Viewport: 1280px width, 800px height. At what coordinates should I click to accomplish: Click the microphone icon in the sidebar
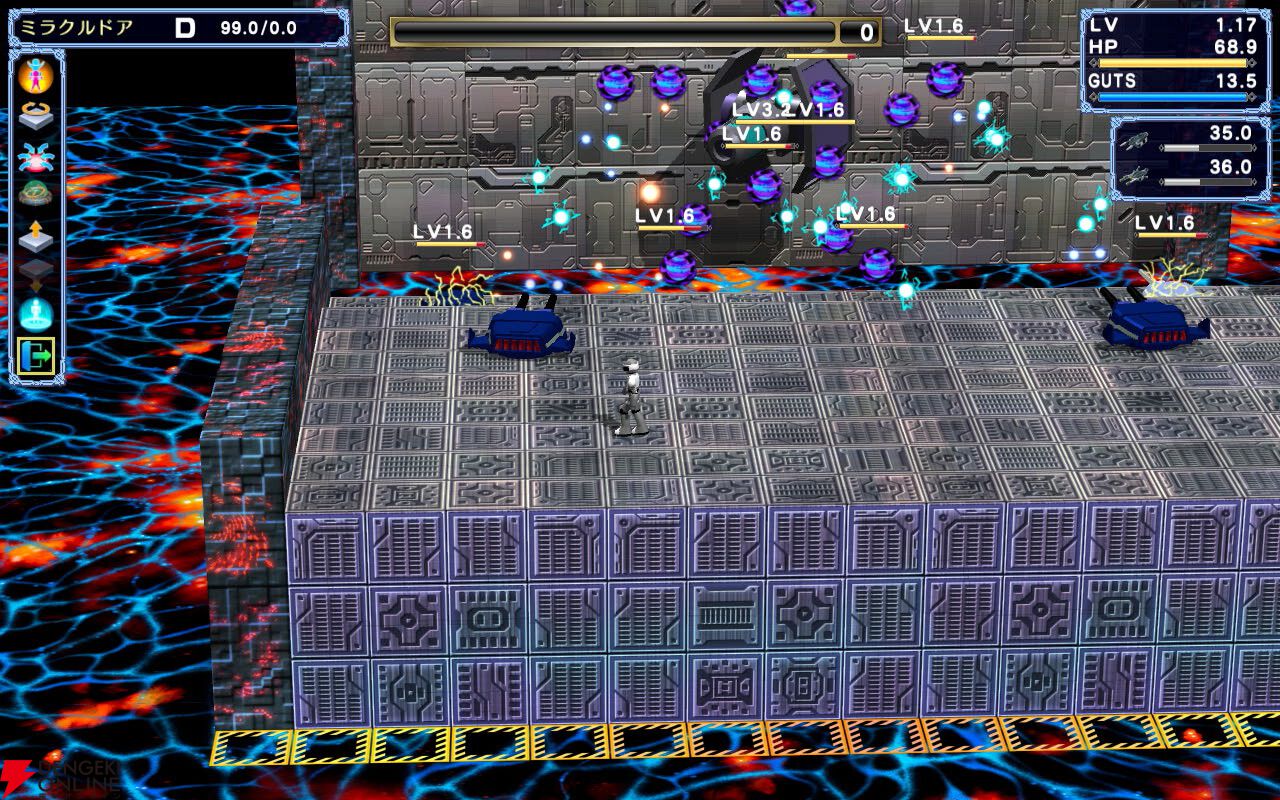point(36,310)
